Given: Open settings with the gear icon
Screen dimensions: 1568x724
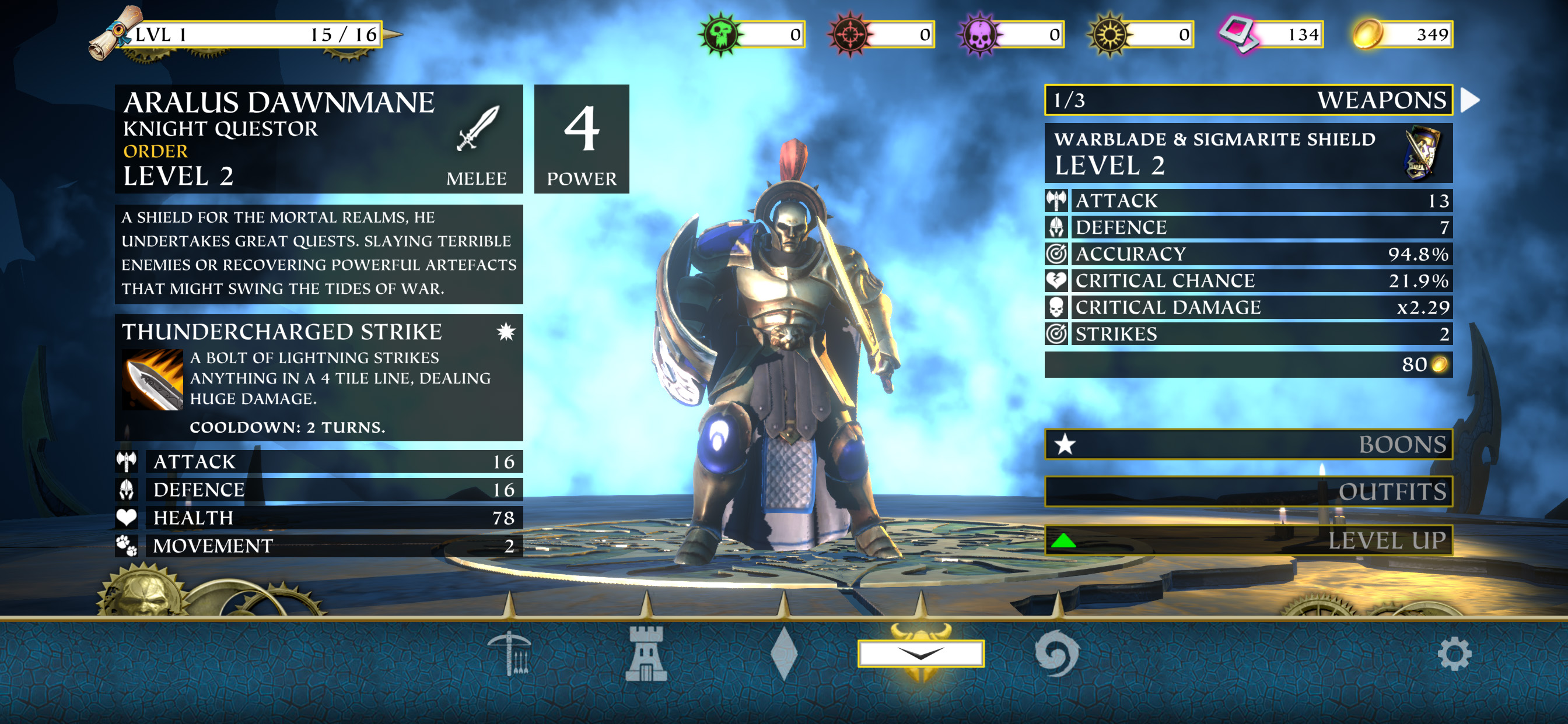Looking at the screenshot, I should [1454, 655].
